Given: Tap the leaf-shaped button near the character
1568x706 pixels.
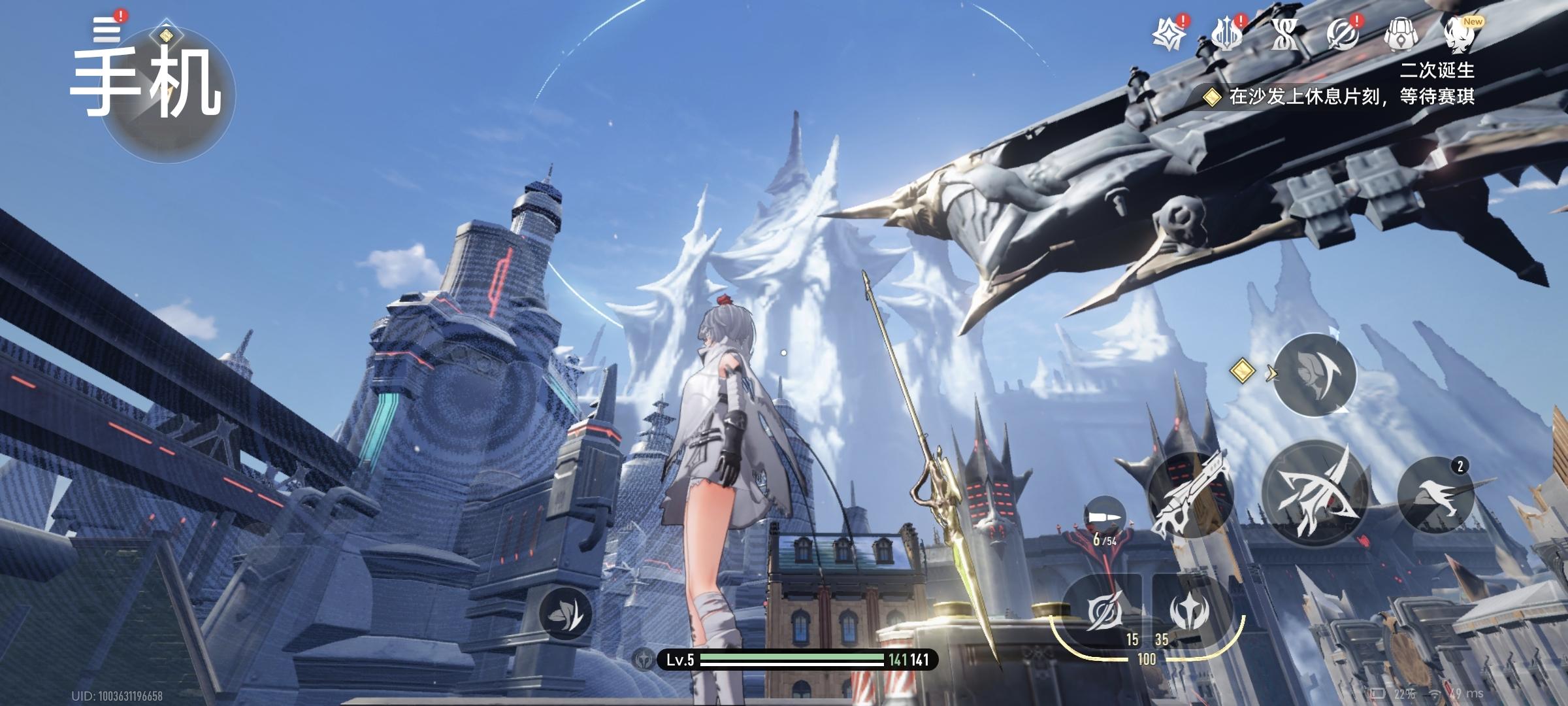Looking at the screenshot, I should [x=566, y=614].
